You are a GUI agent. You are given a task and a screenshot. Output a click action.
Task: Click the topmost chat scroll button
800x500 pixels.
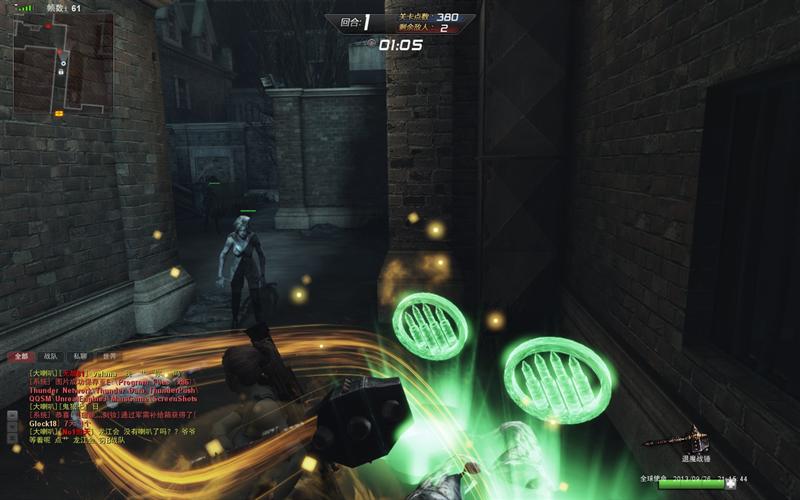pos(11,414)
